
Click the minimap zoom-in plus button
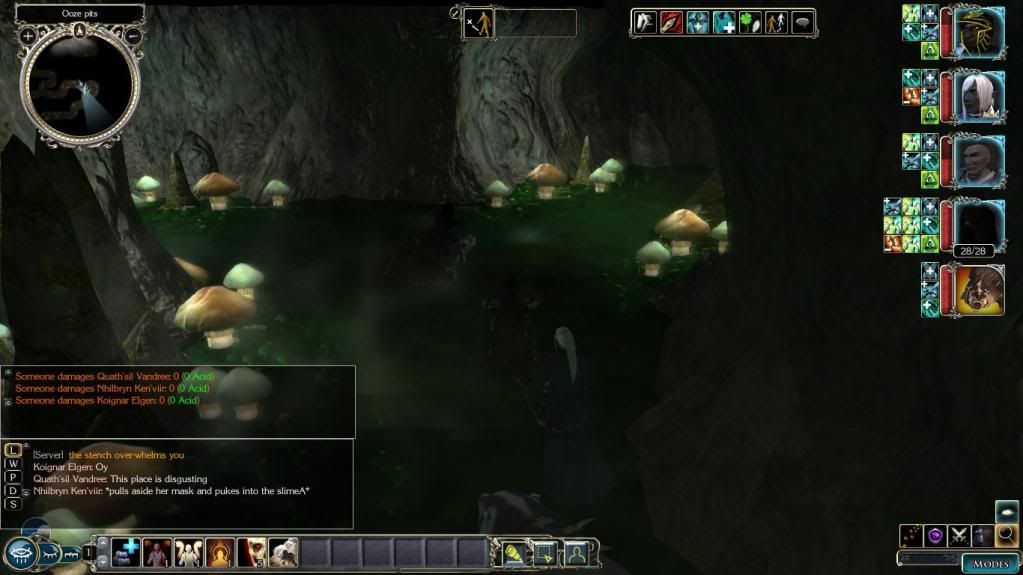(28, 37)
